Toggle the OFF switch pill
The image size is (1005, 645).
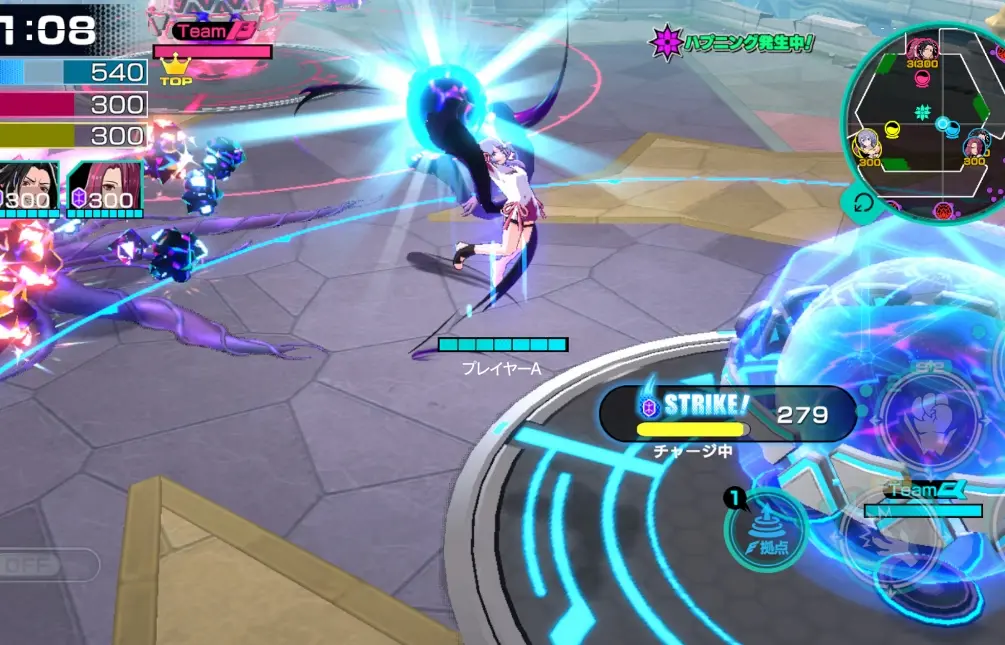point(46,566)
